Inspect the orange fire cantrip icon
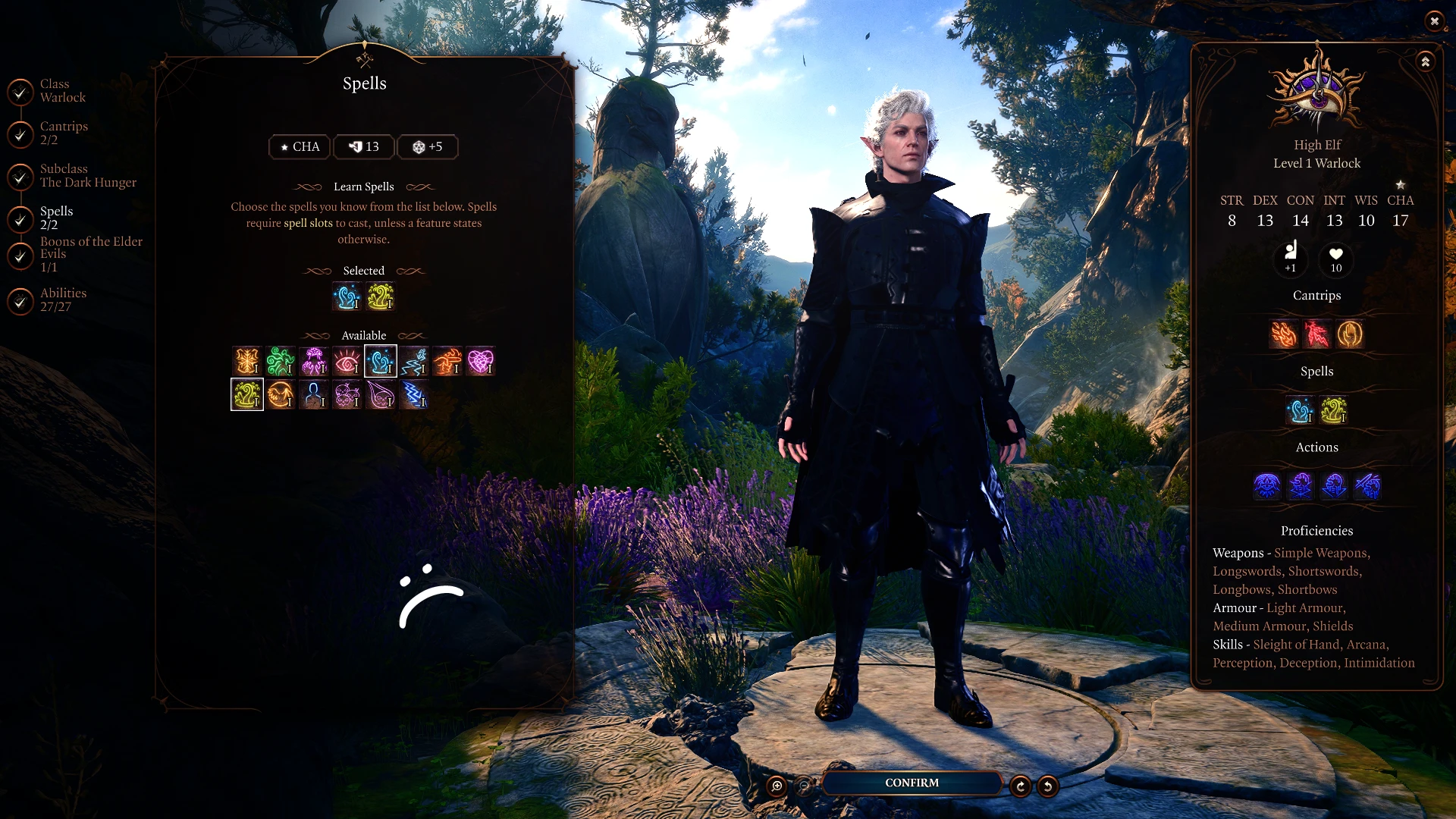 [x=1284, y=334]
